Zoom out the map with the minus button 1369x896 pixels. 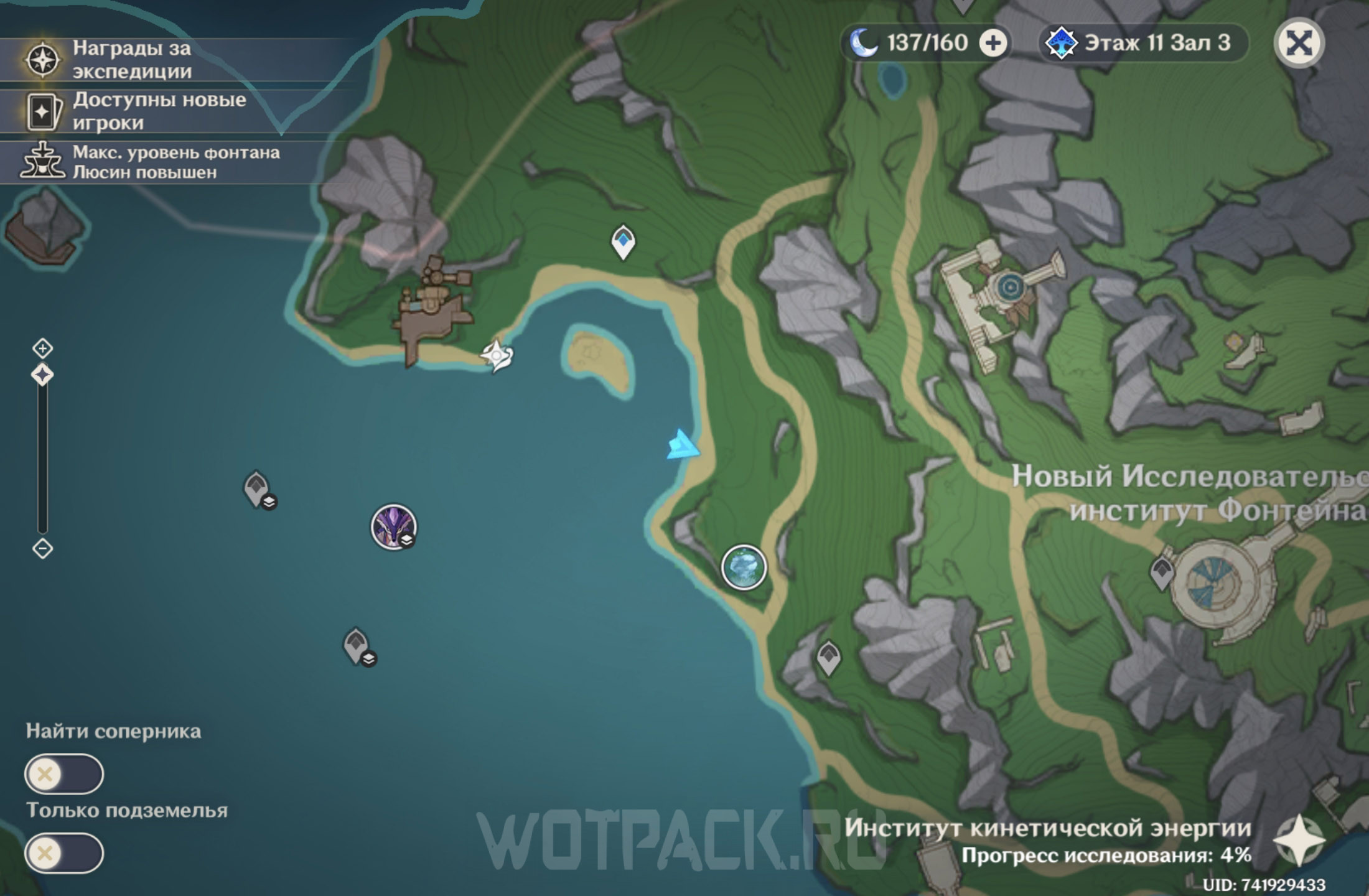tap(42, 548)
